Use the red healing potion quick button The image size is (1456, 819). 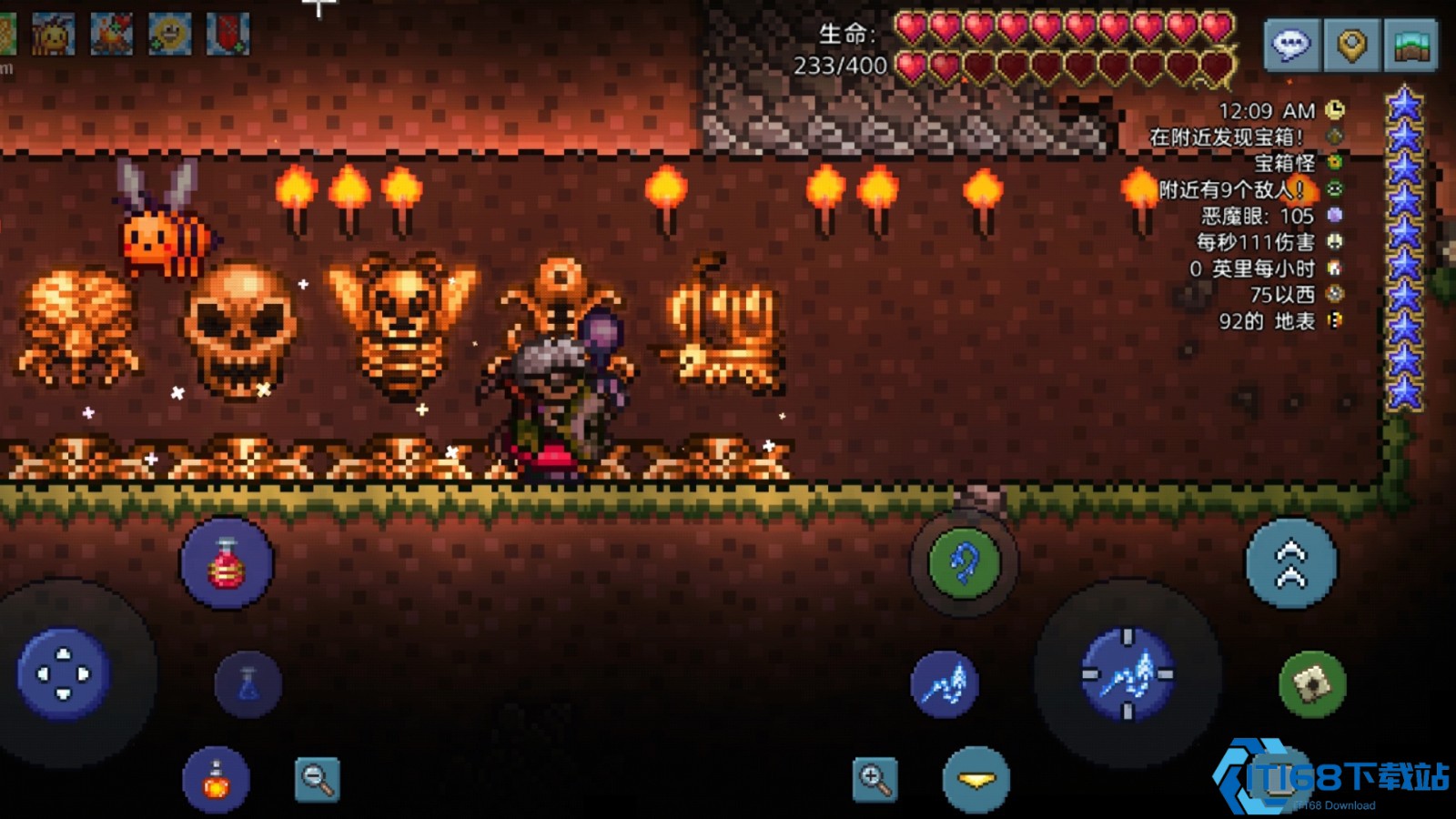[227, 563]
